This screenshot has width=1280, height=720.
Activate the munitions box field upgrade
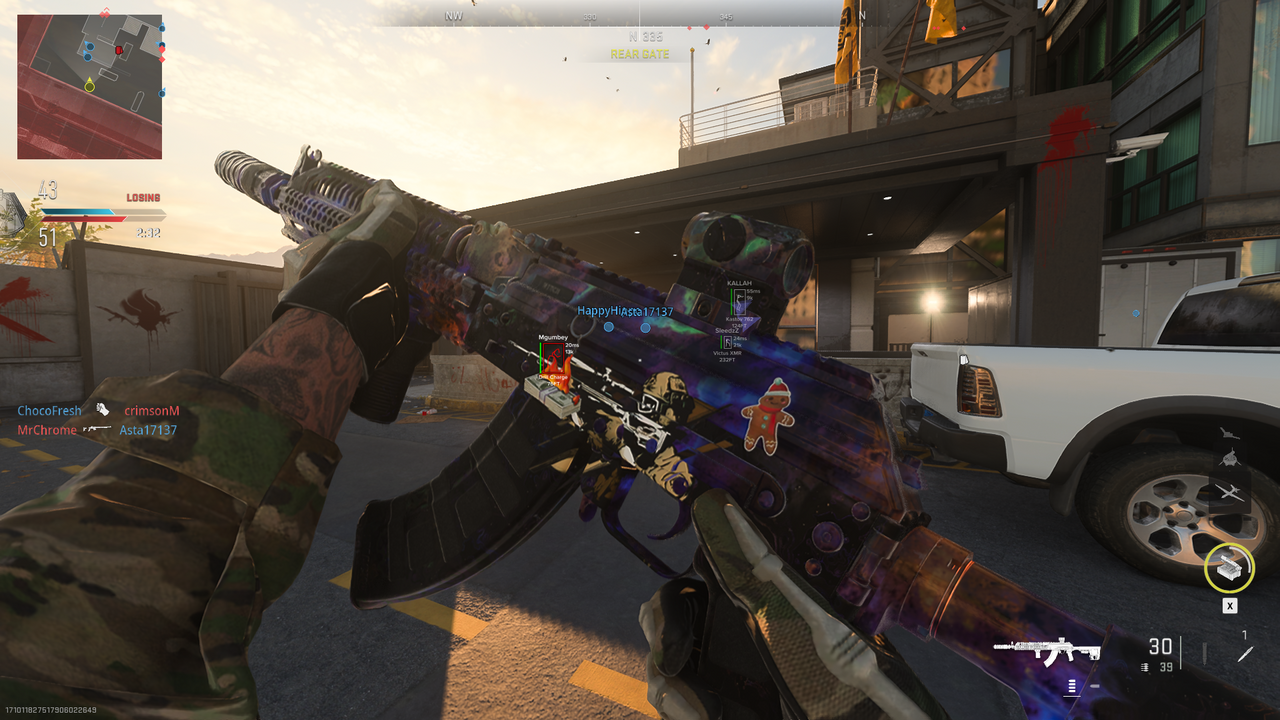click(x=1229, y=569)
